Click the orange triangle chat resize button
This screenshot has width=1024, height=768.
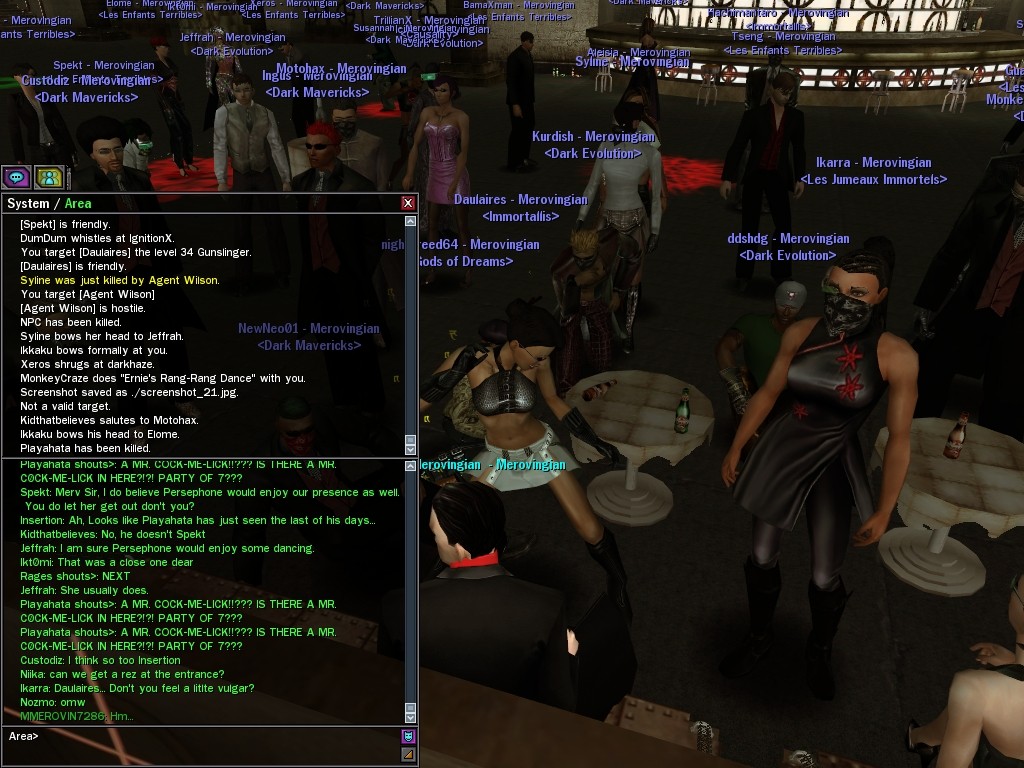[x=408, y=755]
